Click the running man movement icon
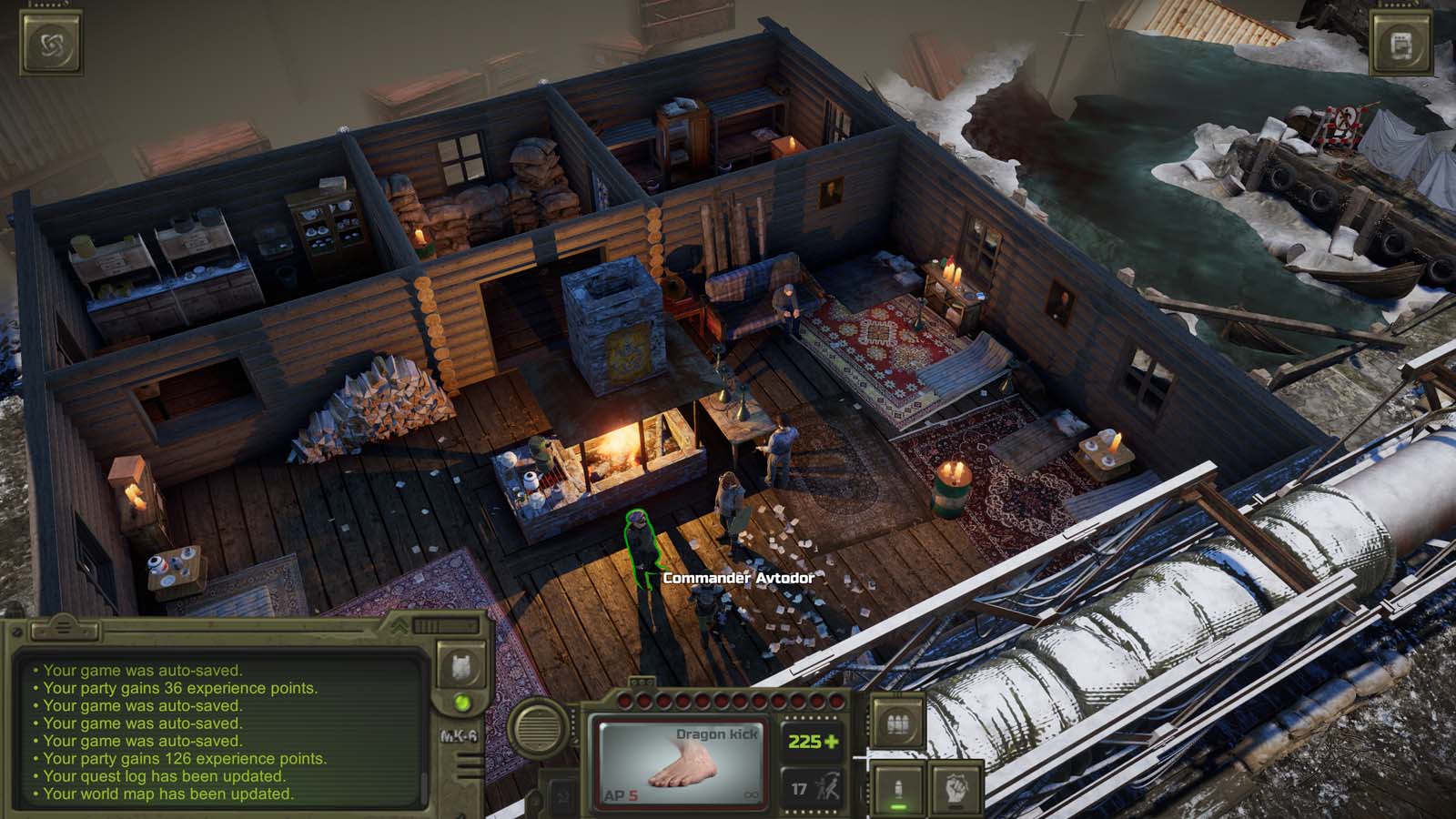This screenshot has width=1456, height=819. tap(828, 784)
